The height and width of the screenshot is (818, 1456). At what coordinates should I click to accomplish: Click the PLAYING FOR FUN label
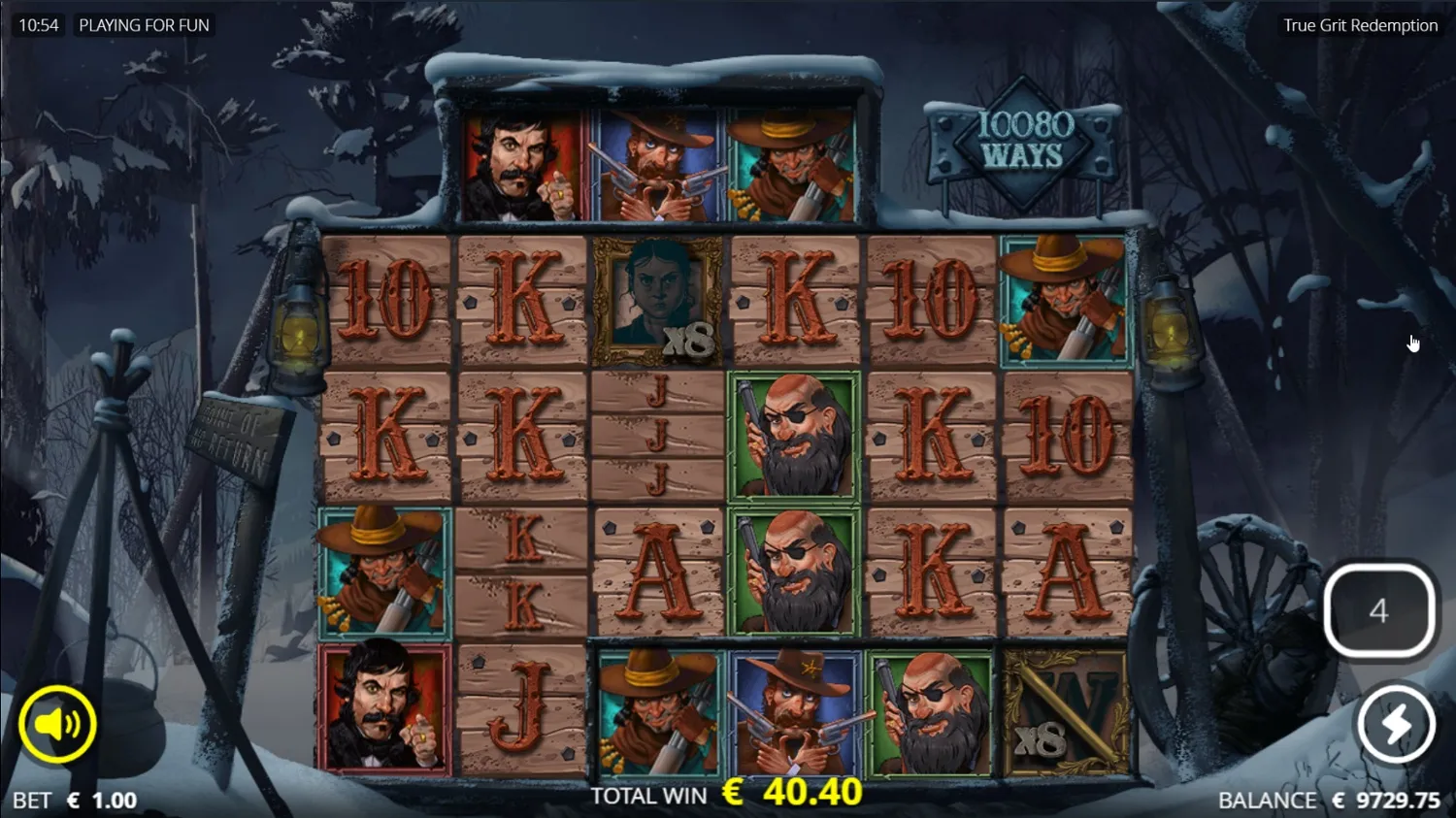[144, 25]
